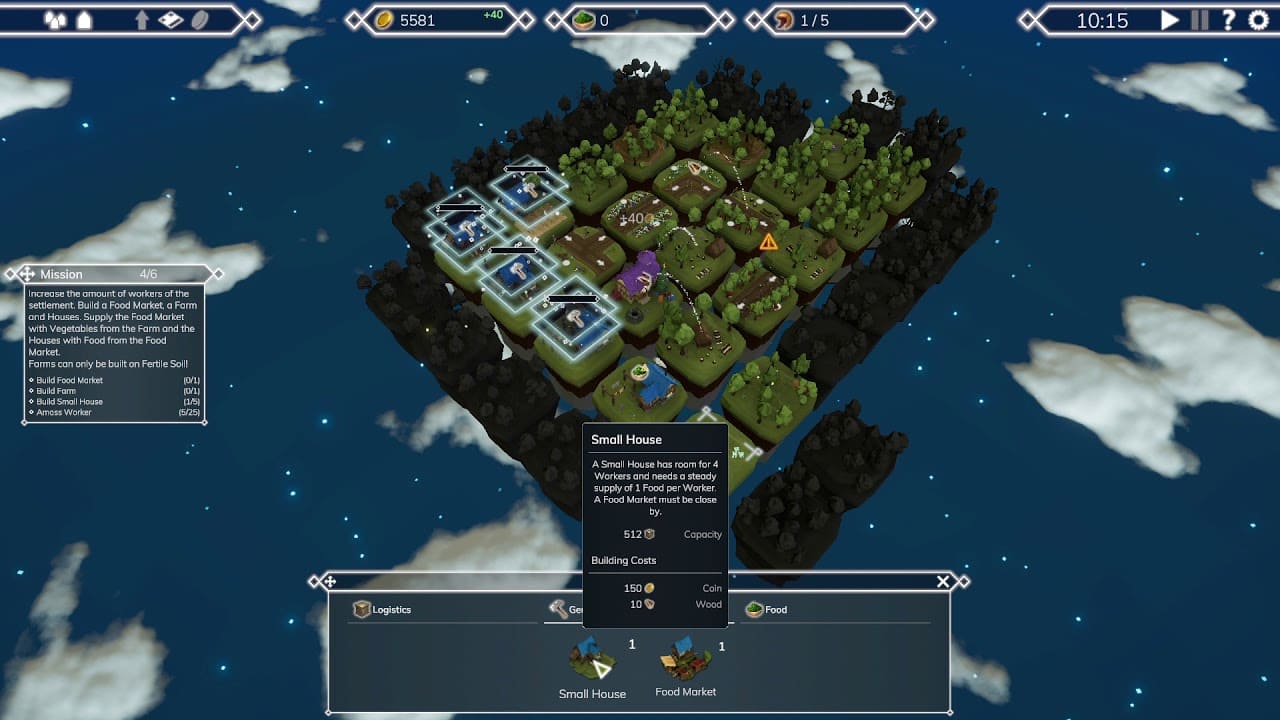Click the building panel move handle

(x=329, y=581)
